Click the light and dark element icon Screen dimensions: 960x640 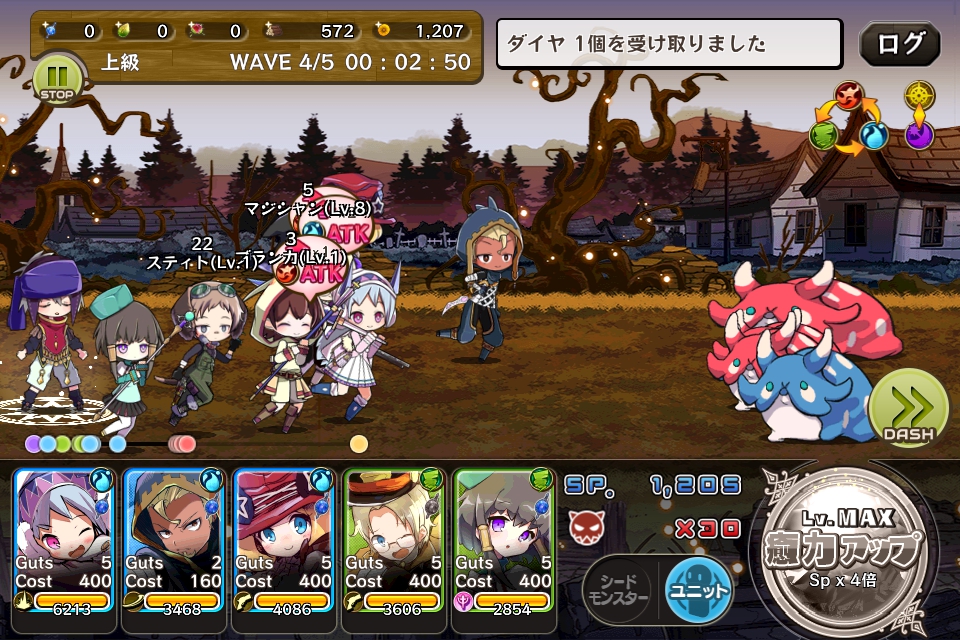click(919, 115)
